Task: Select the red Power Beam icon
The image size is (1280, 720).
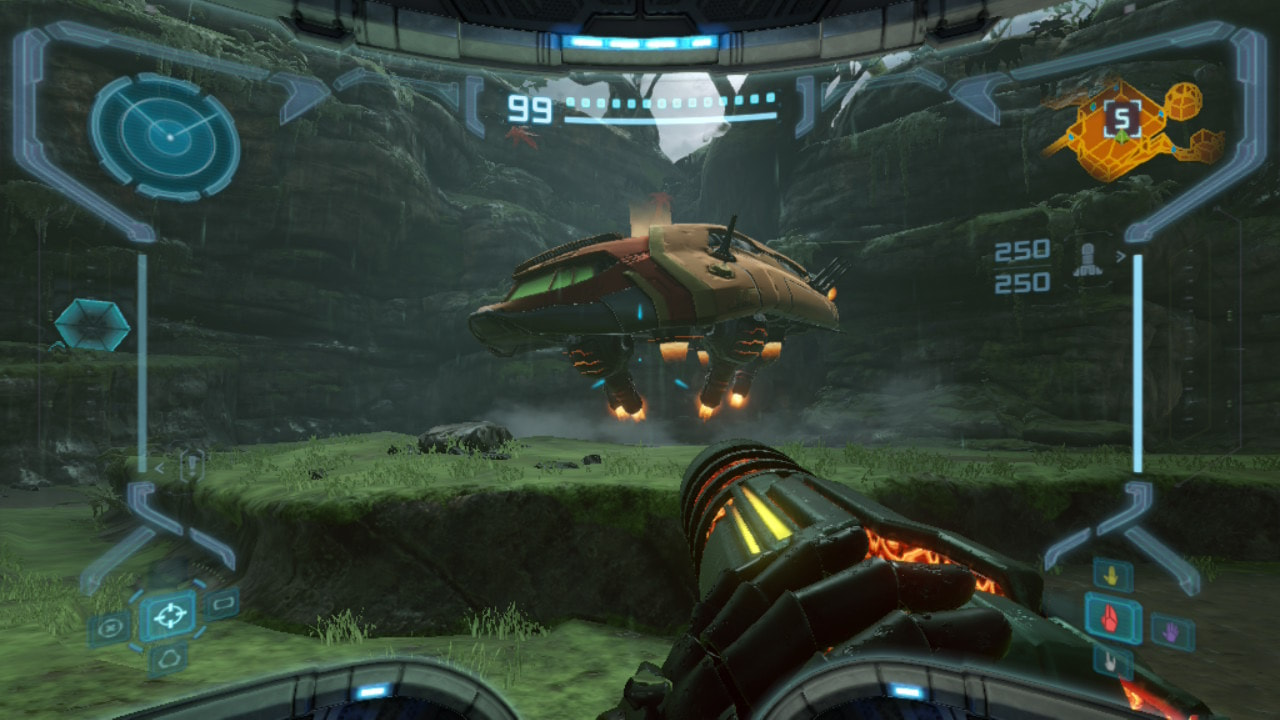Action: pyautogui.click(x=1113, y=618)
